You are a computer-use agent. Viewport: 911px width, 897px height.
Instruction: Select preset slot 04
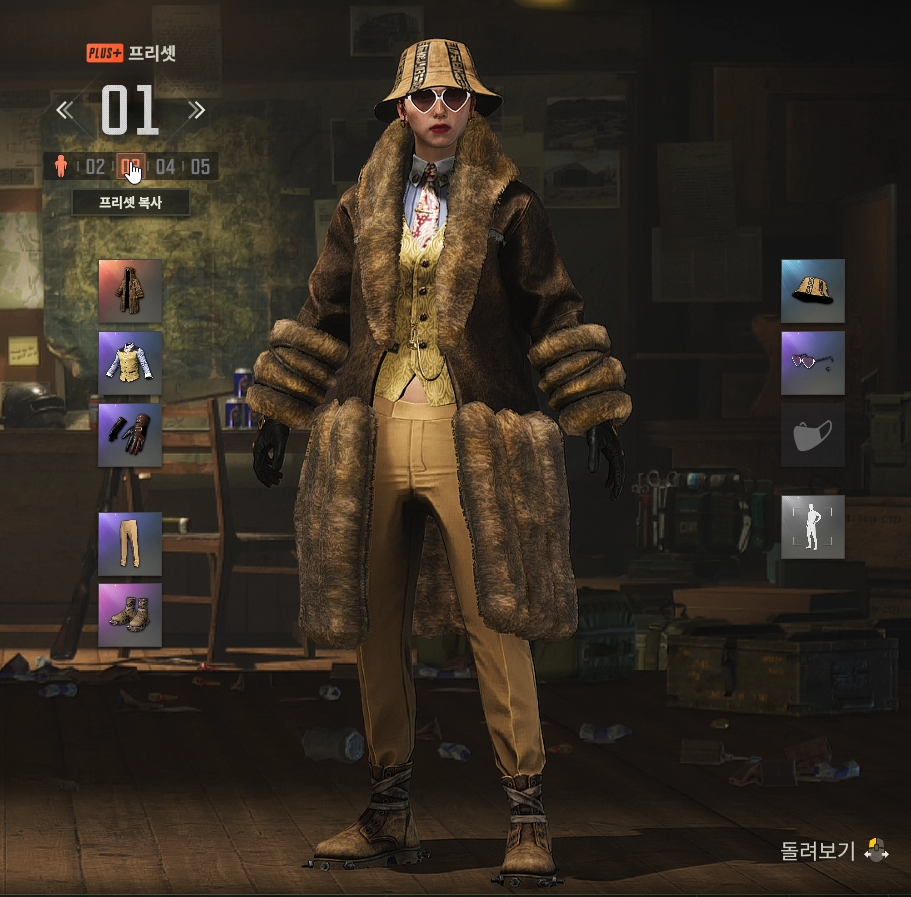(x=165, y=166)
